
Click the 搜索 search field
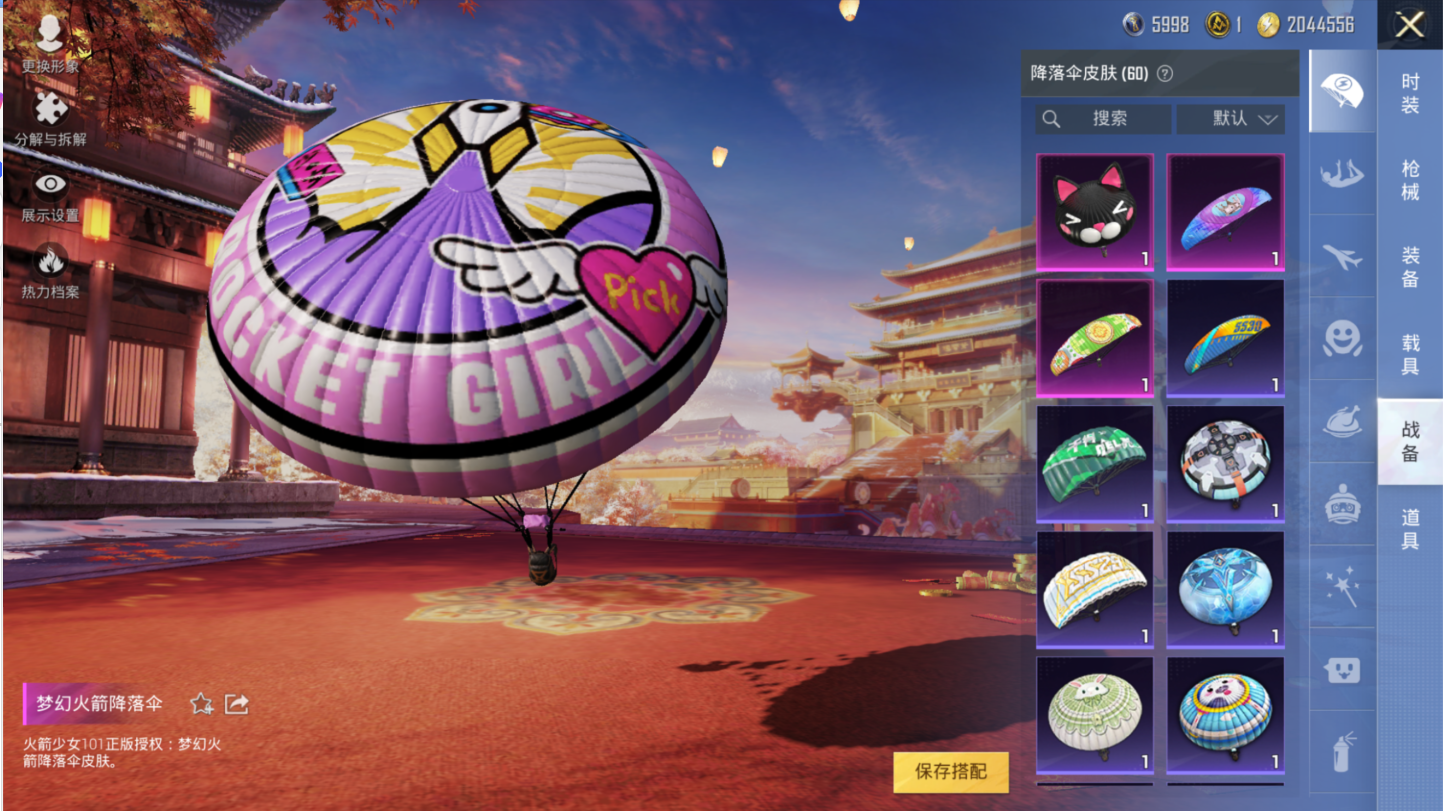point(1104,119)
